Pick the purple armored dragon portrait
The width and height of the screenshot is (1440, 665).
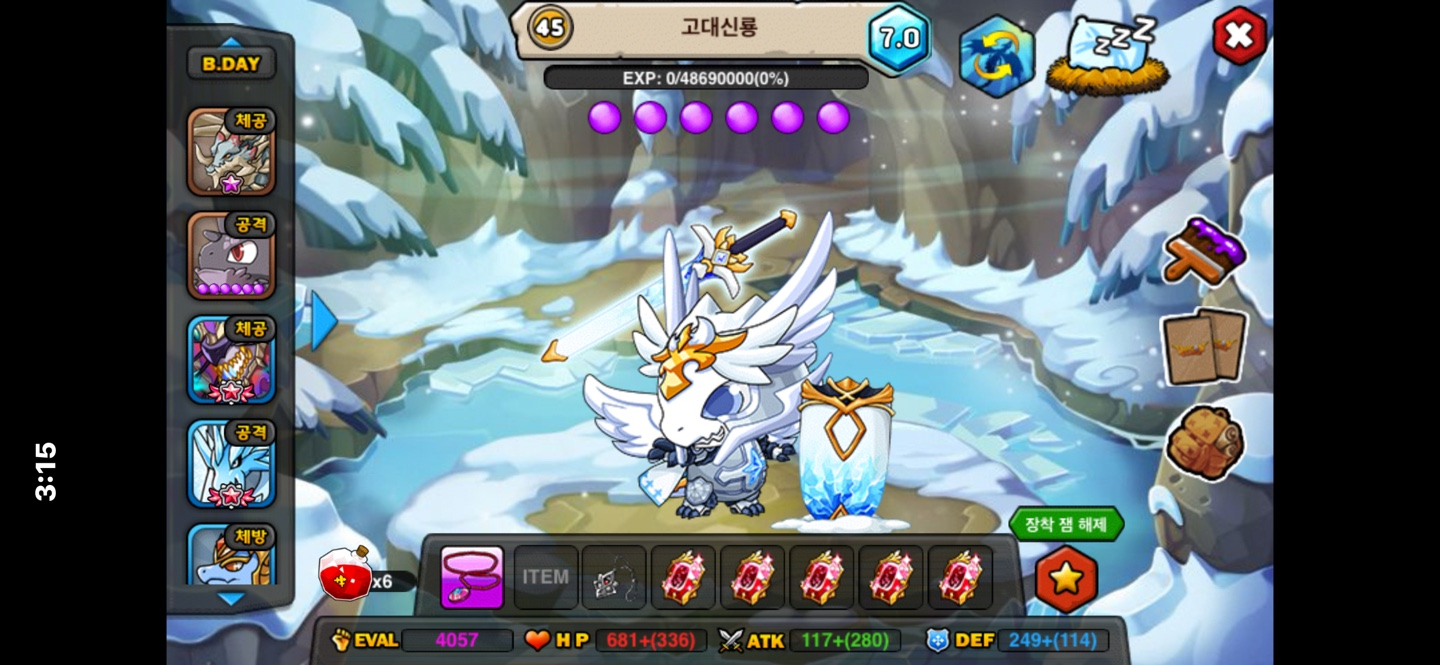pyautogui.click(x=231, y=360)
